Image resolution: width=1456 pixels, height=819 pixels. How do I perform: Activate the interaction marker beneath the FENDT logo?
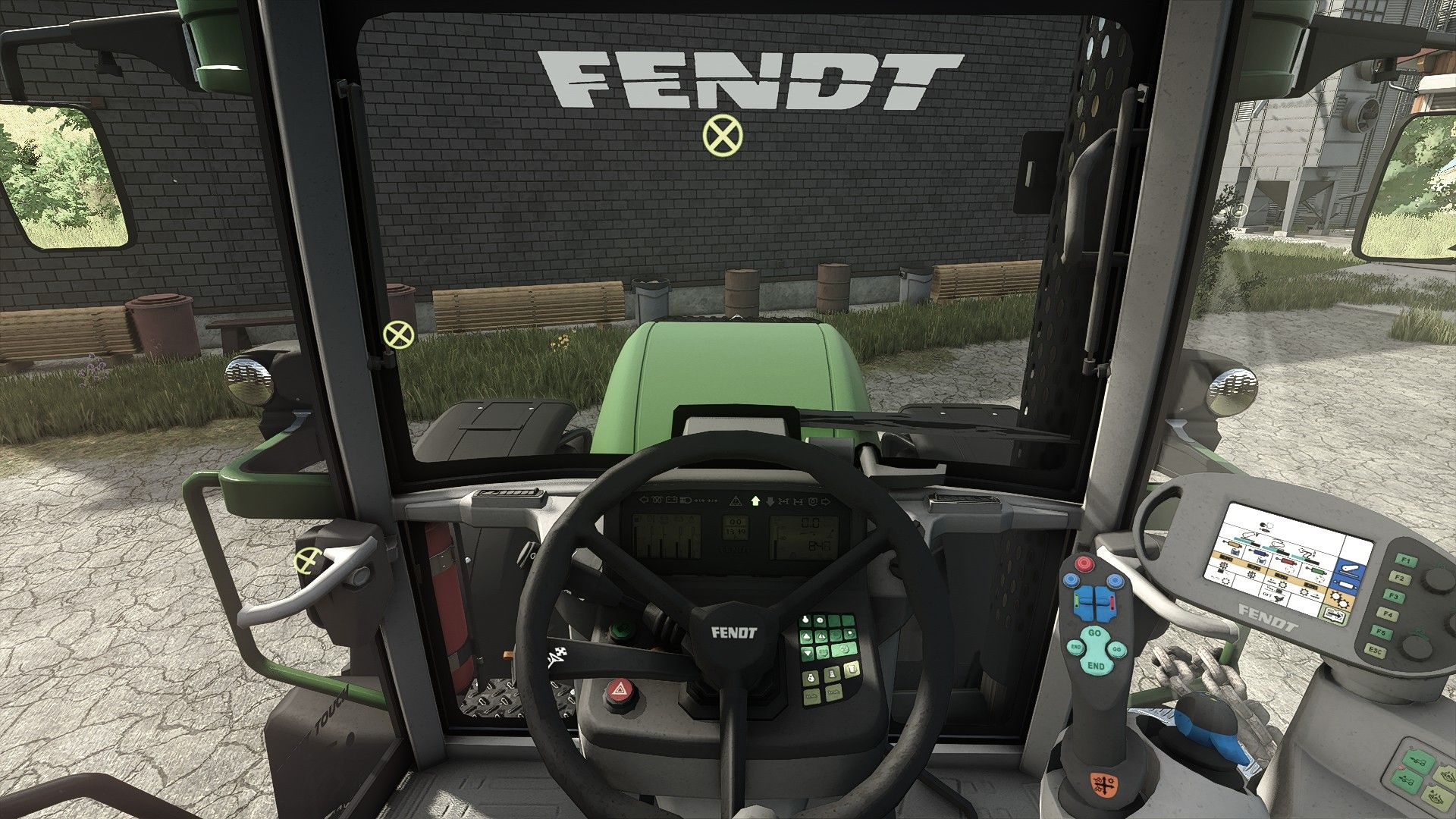pos(723,136)
